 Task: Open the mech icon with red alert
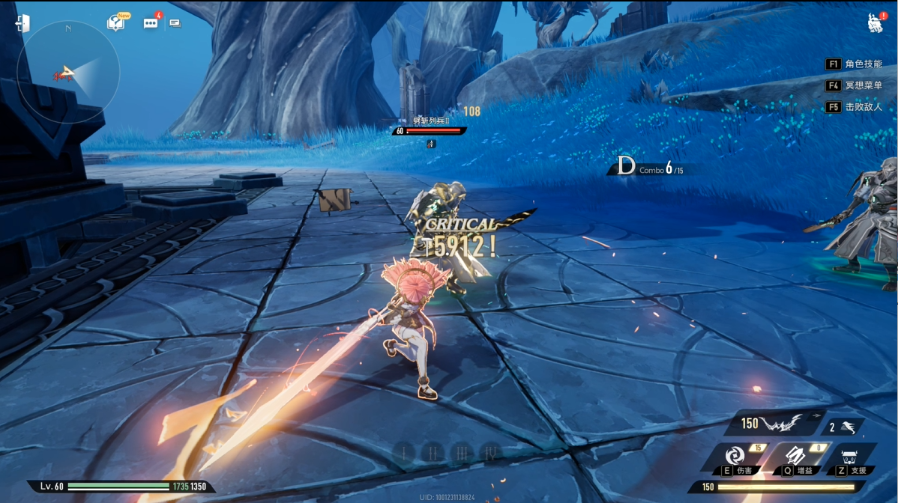point(874,23)
